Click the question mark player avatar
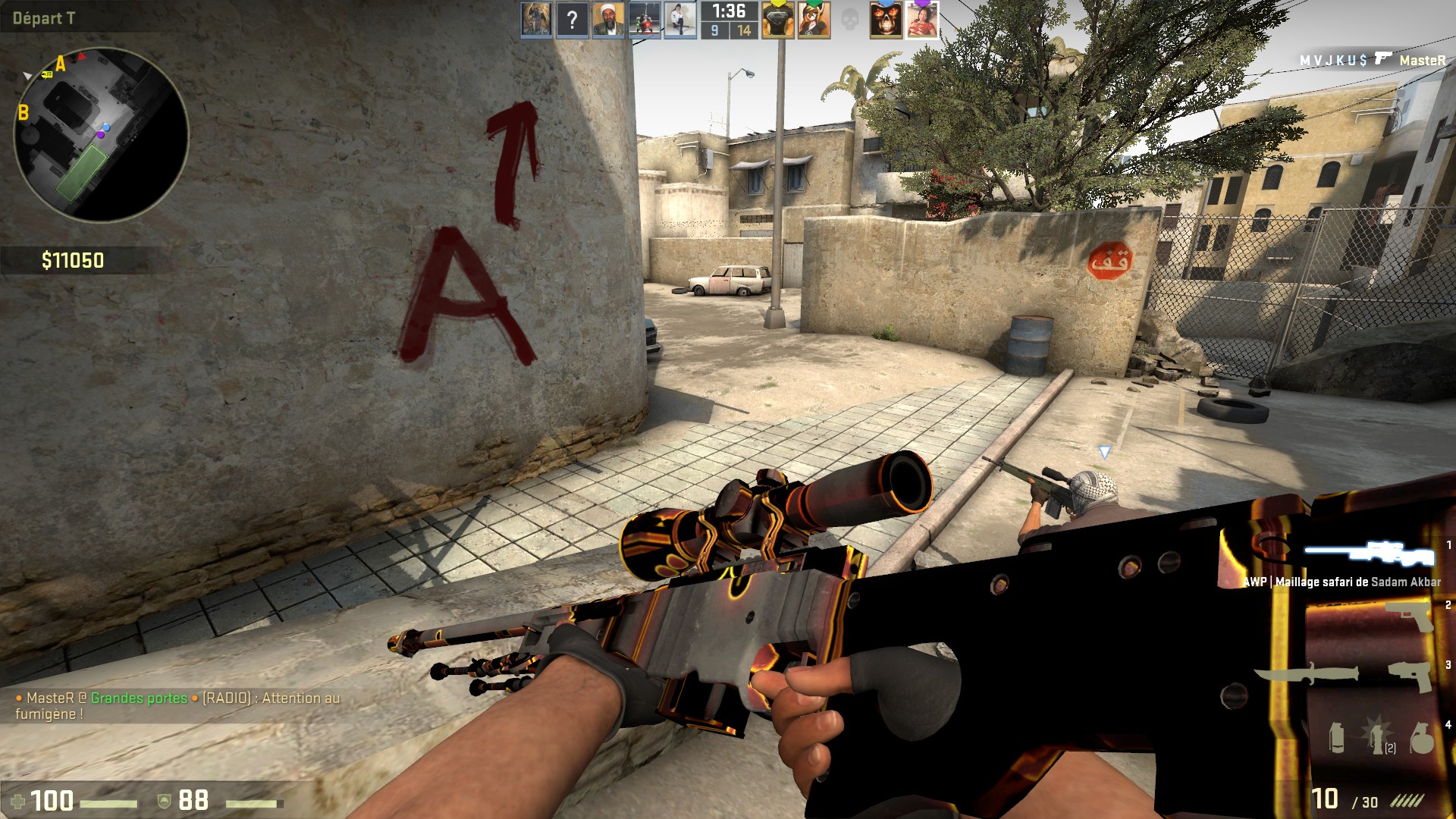Viewport: 1456px width, 819px height. [x=572, y=20]
